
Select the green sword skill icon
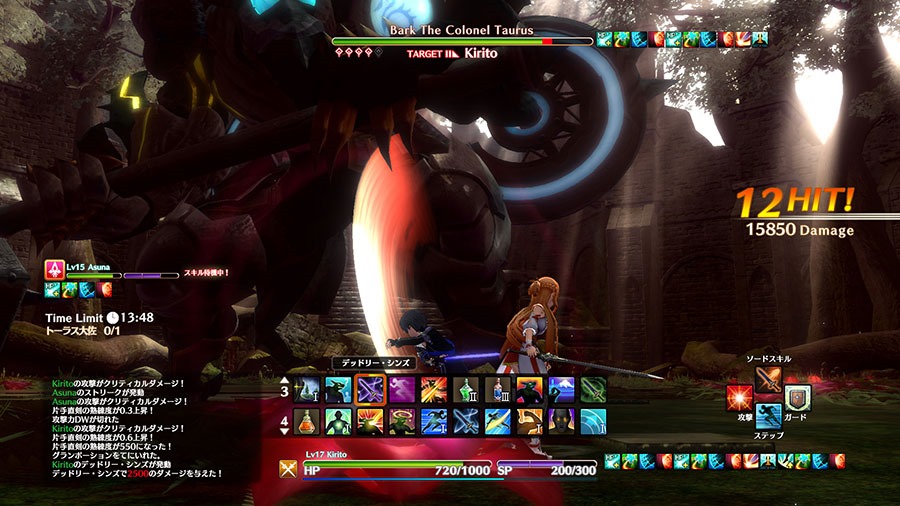pyautogui.click(x=593, y=390)
